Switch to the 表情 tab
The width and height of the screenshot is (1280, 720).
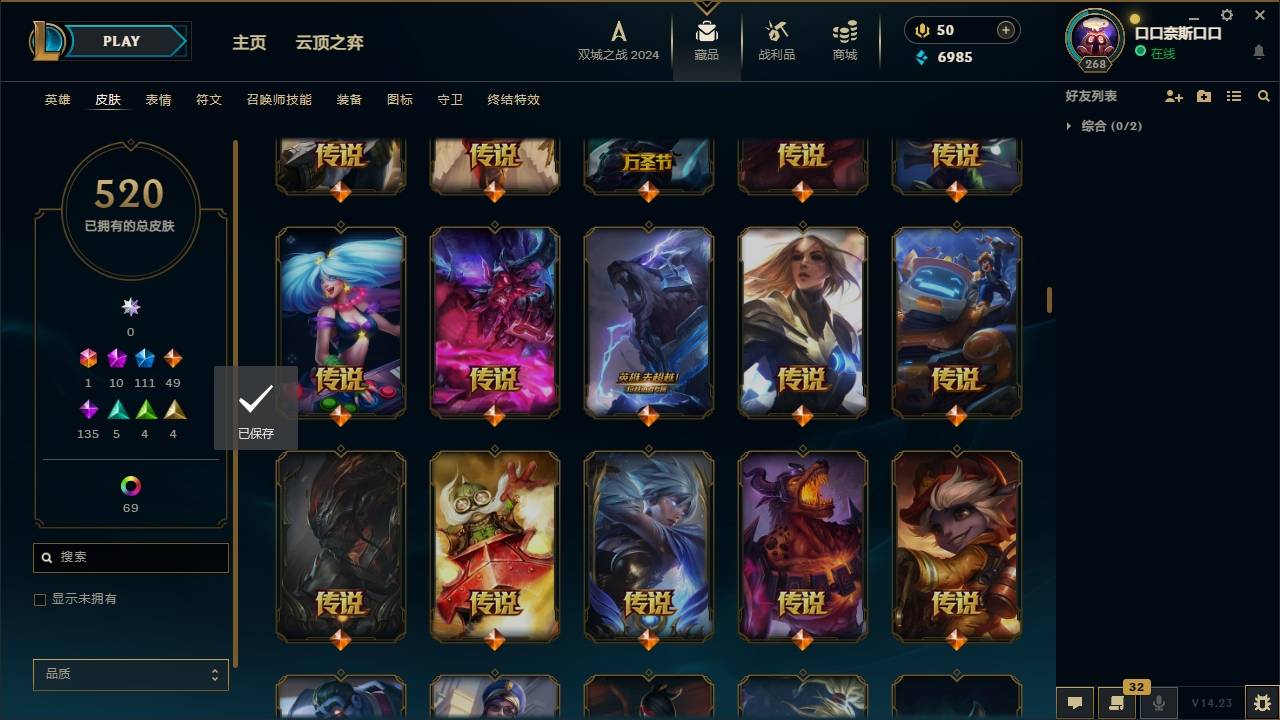coord(159,99)
